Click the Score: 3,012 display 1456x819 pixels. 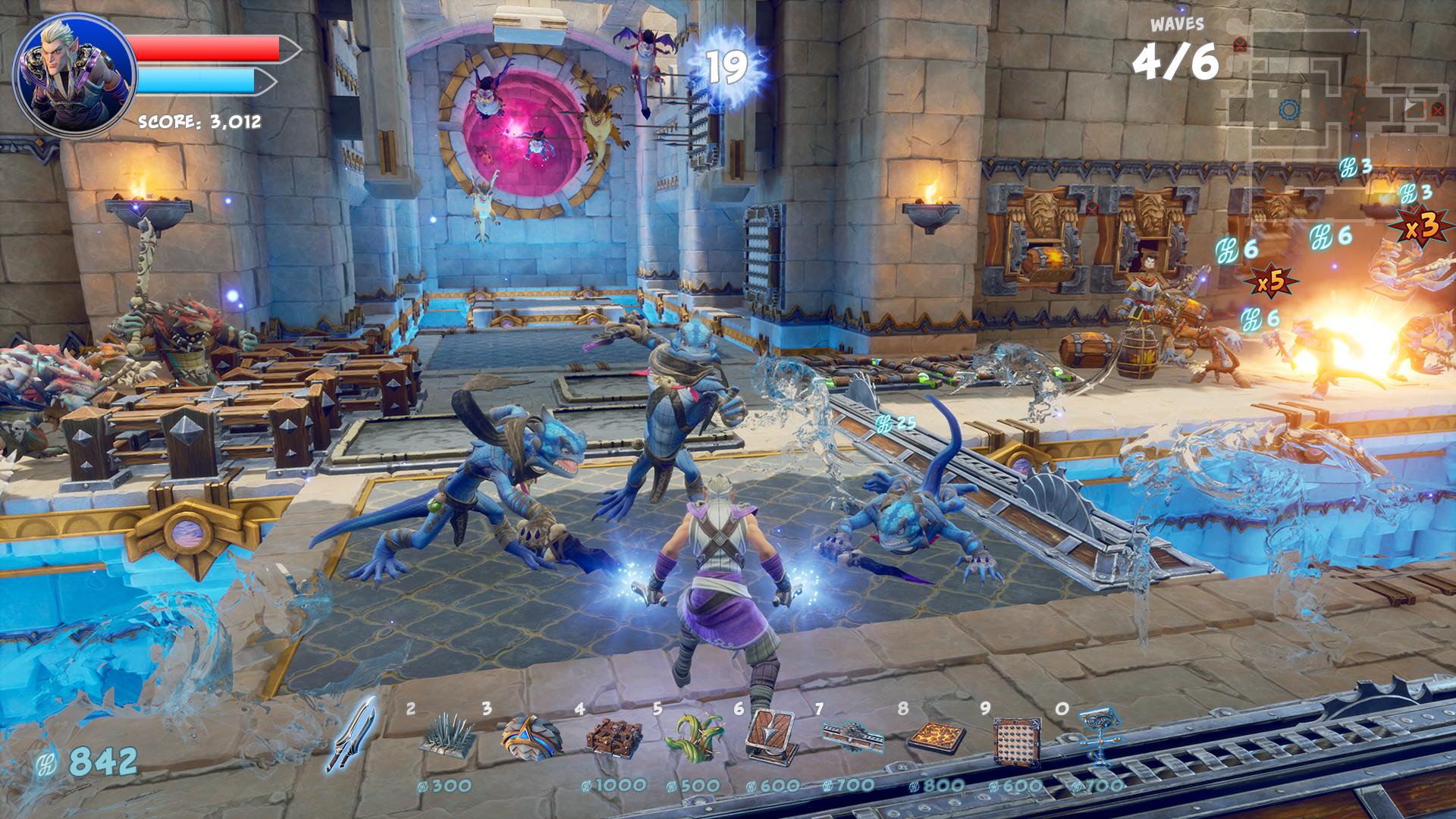pos(199,120)
